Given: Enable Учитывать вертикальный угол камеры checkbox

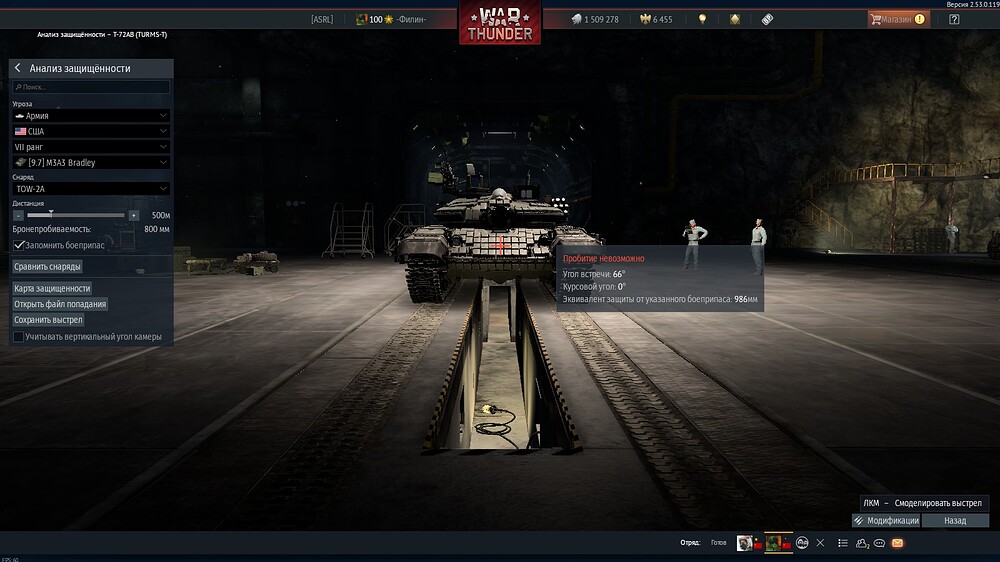Looking at the screenshot, I should 19,337.
